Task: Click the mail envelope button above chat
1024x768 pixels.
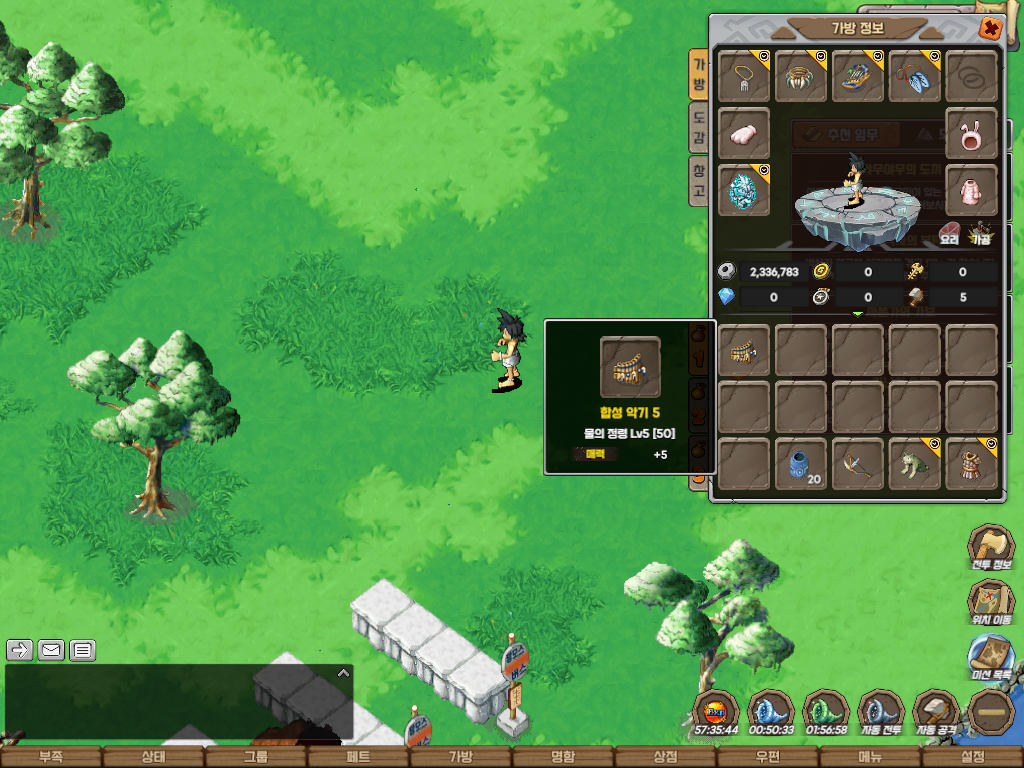Action: tap(51, 650)
